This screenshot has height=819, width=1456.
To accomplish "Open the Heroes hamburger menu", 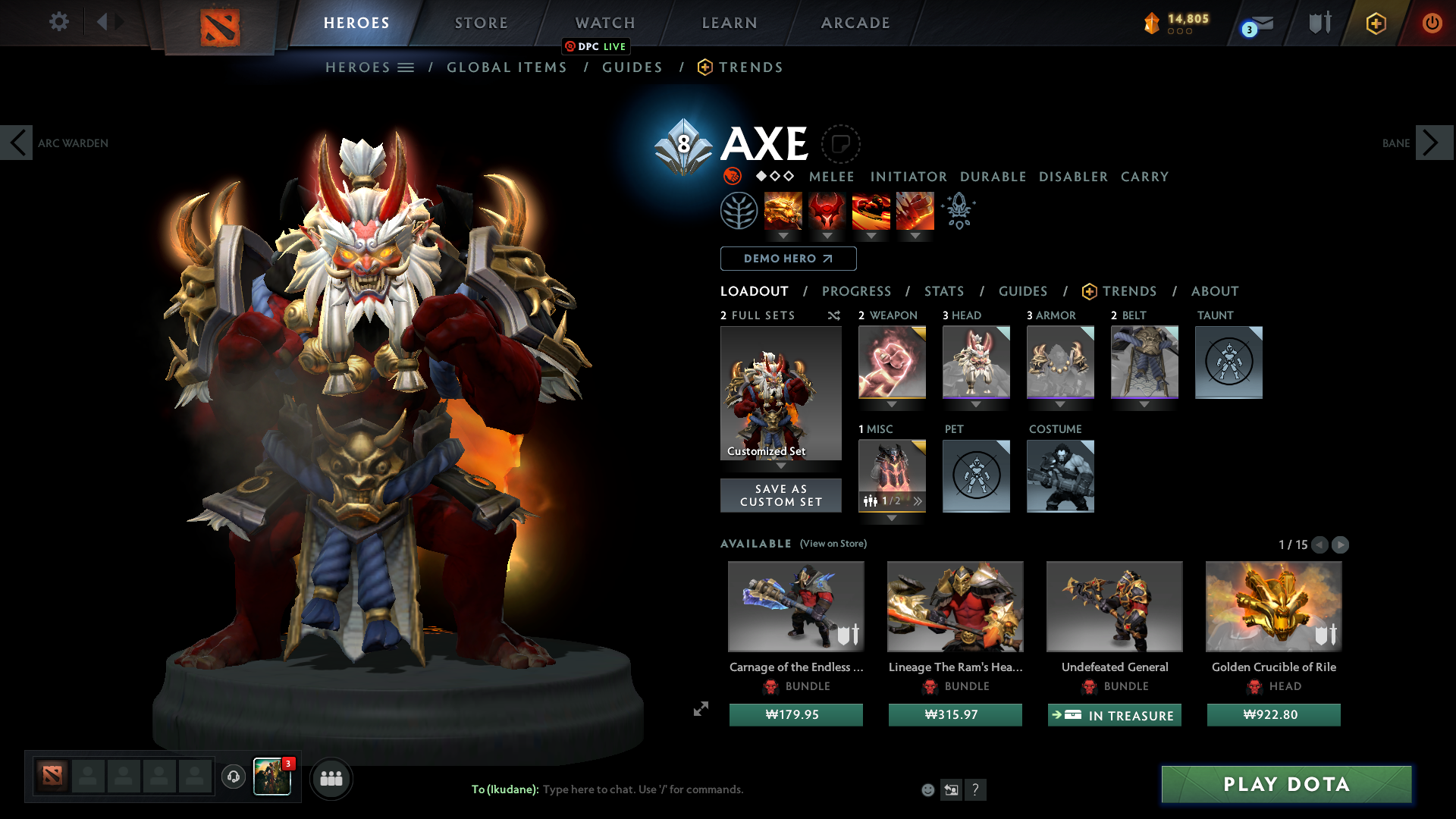I will 406,67.
